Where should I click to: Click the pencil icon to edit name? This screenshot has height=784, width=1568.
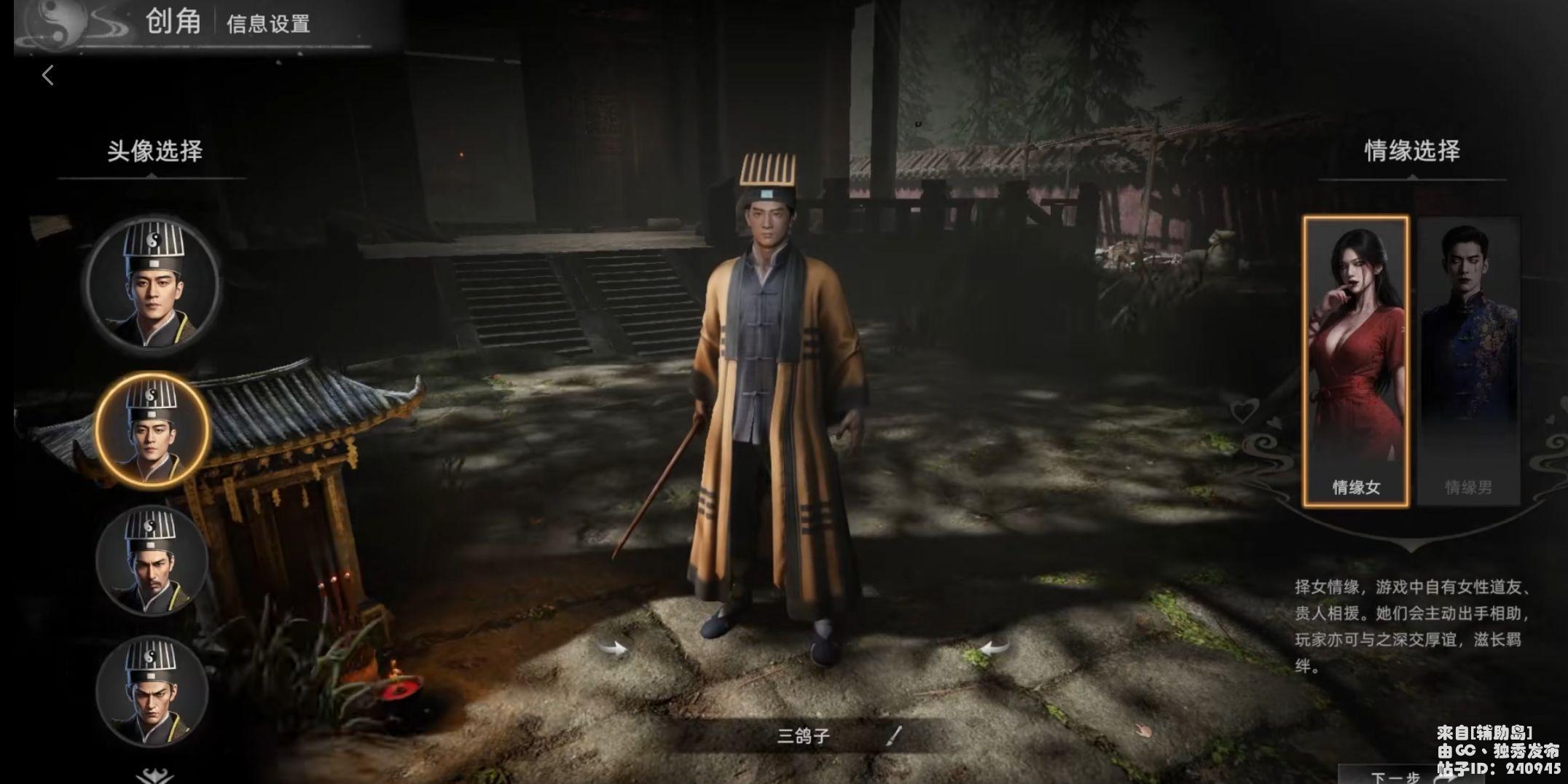click(894, 736)
